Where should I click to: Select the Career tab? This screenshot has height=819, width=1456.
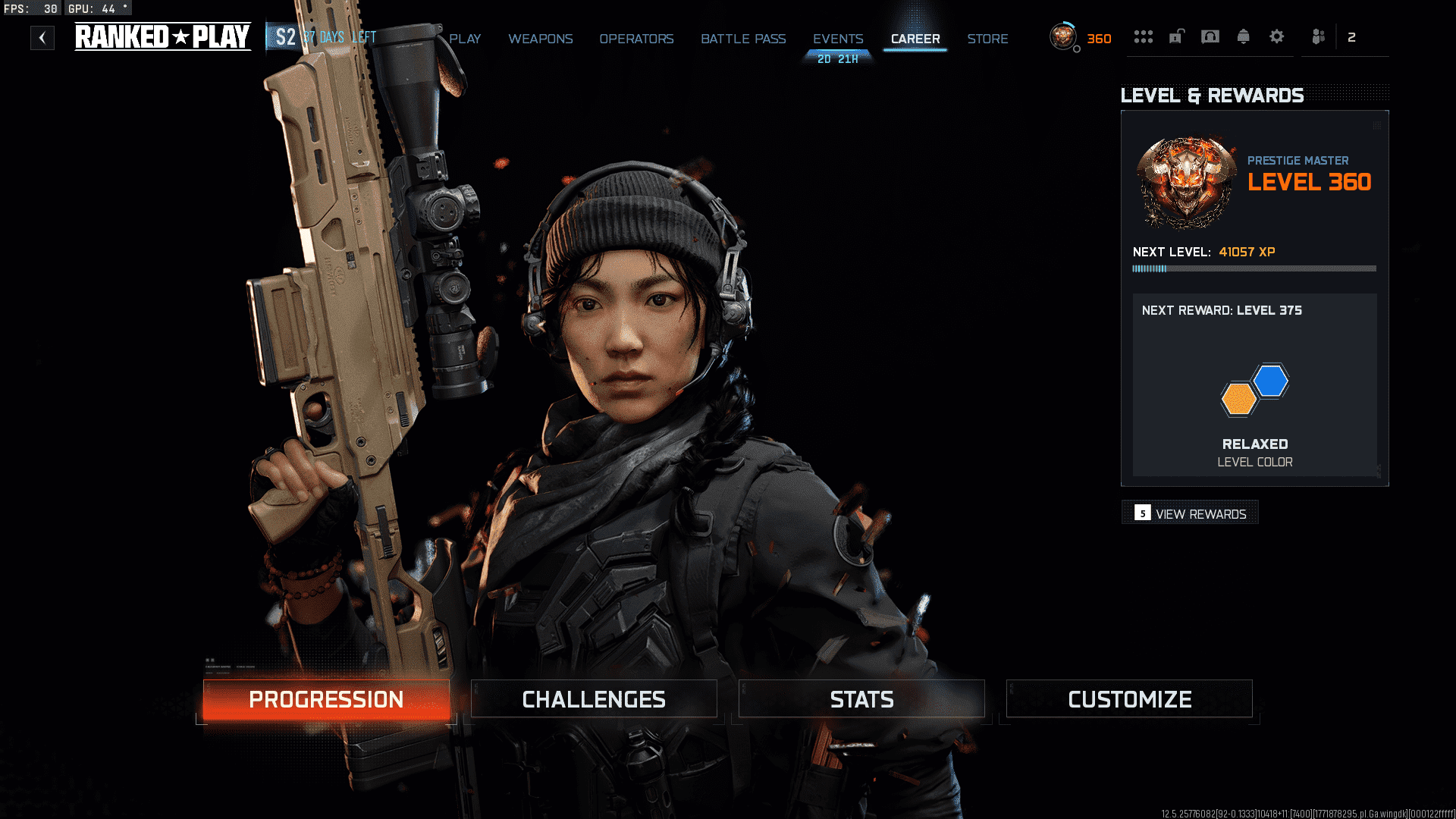click(x=915, y=39)
